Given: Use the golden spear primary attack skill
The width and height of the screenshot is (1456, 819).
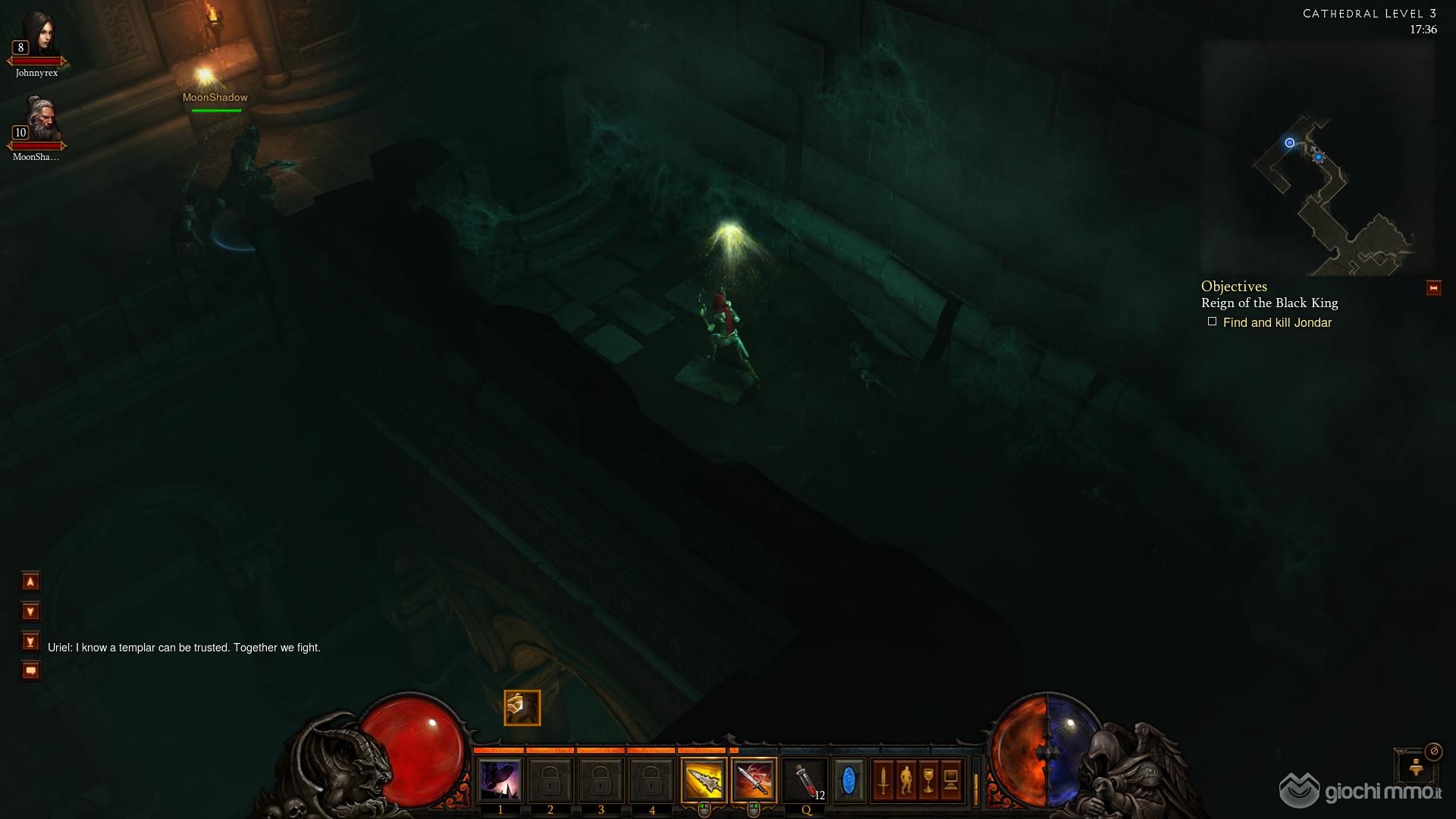Looking at the screenshot, I should coord(703,780).
